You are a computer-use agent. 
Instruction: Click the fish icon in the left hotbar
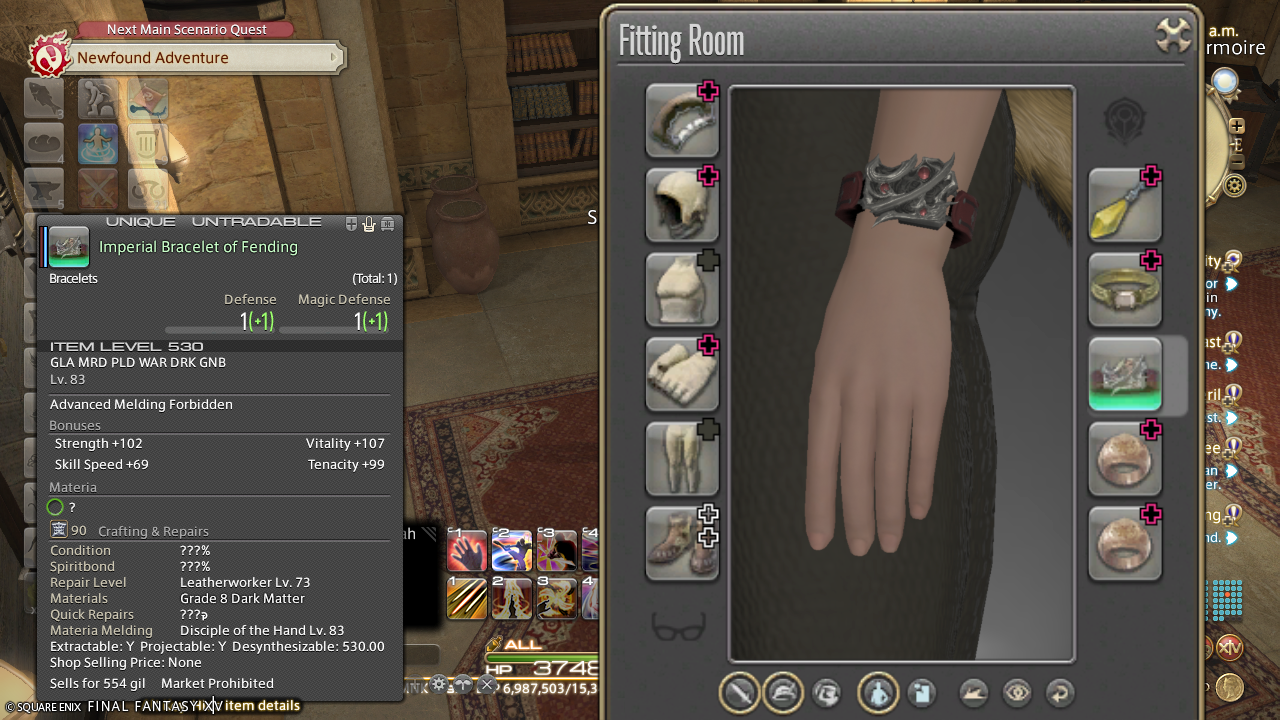pos(44,98)
